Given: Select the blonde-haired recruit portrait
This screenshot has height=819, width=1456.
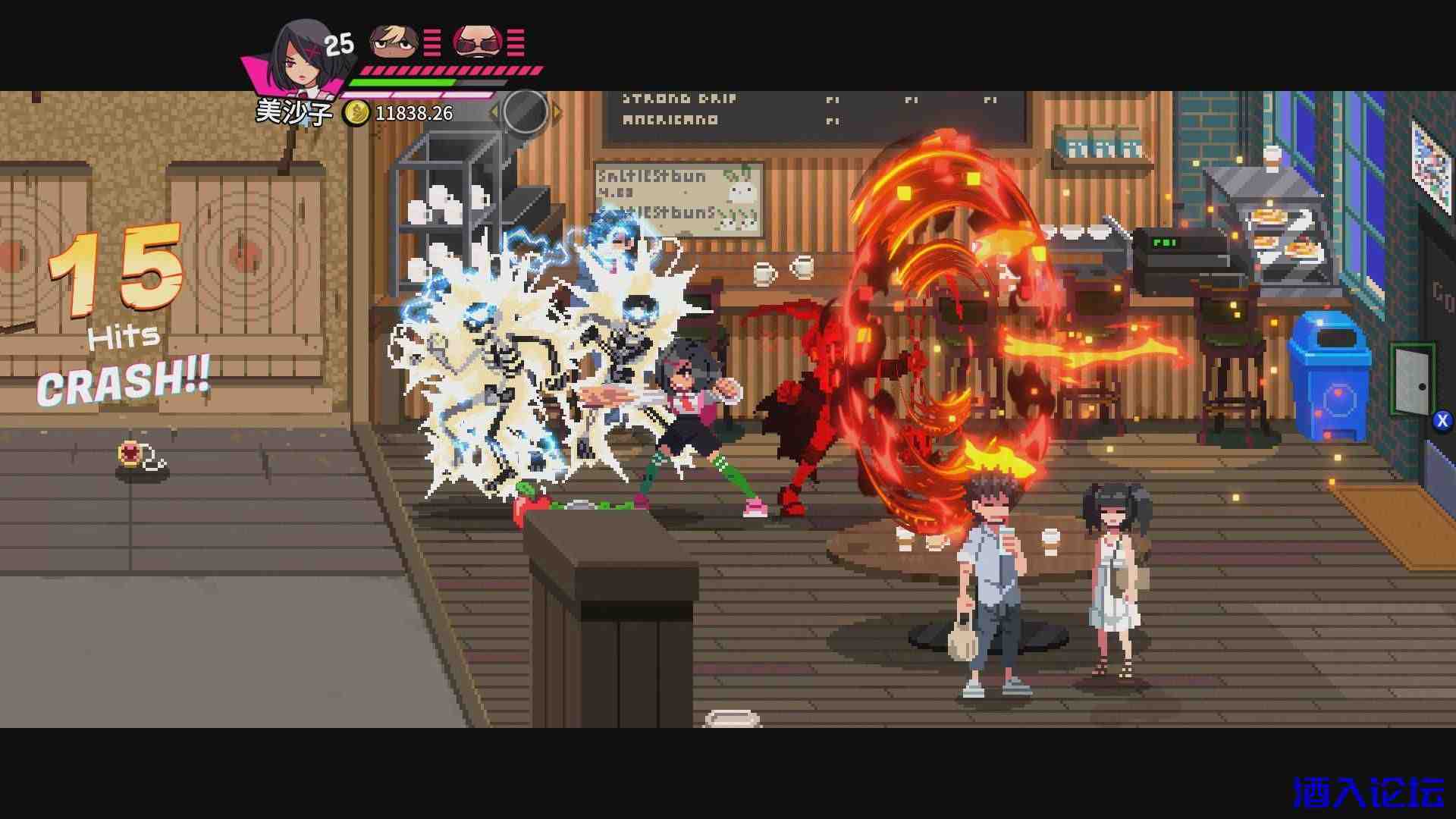Looking at the screenshot, I should click(x=394, y=42).
